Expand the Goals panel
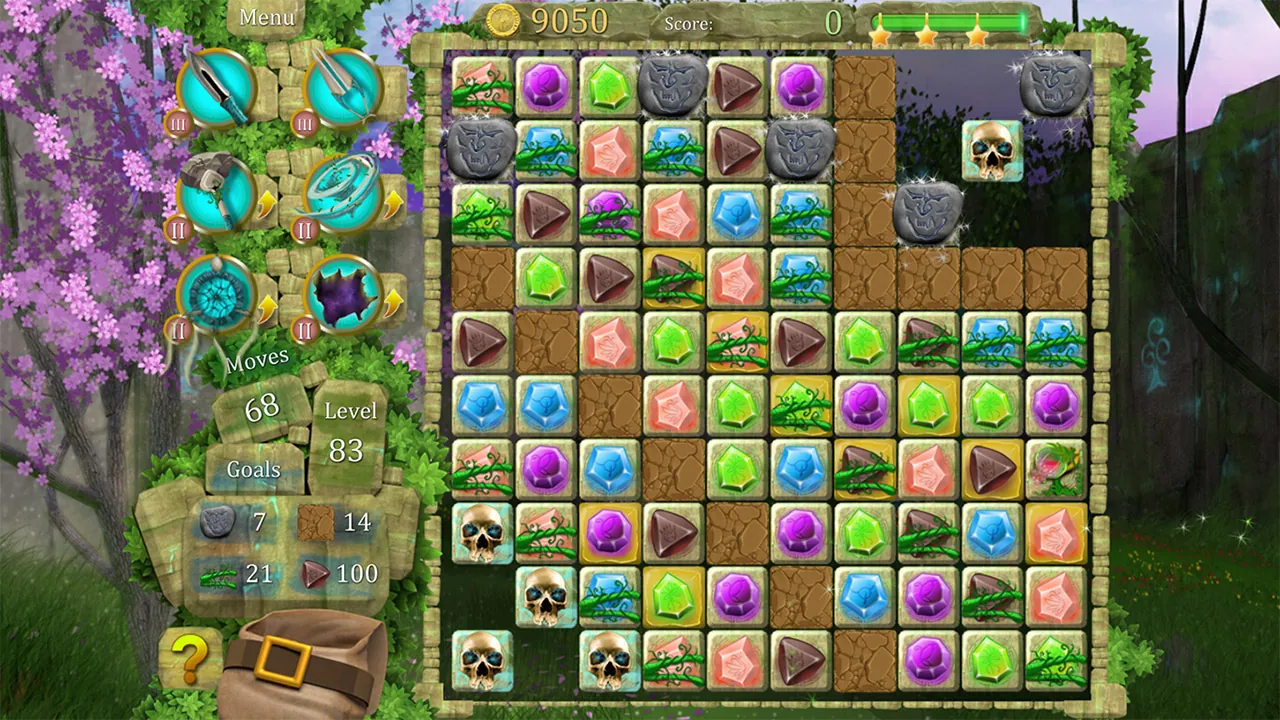Screen dimensions: 1280x720 (x=253, y=470)
